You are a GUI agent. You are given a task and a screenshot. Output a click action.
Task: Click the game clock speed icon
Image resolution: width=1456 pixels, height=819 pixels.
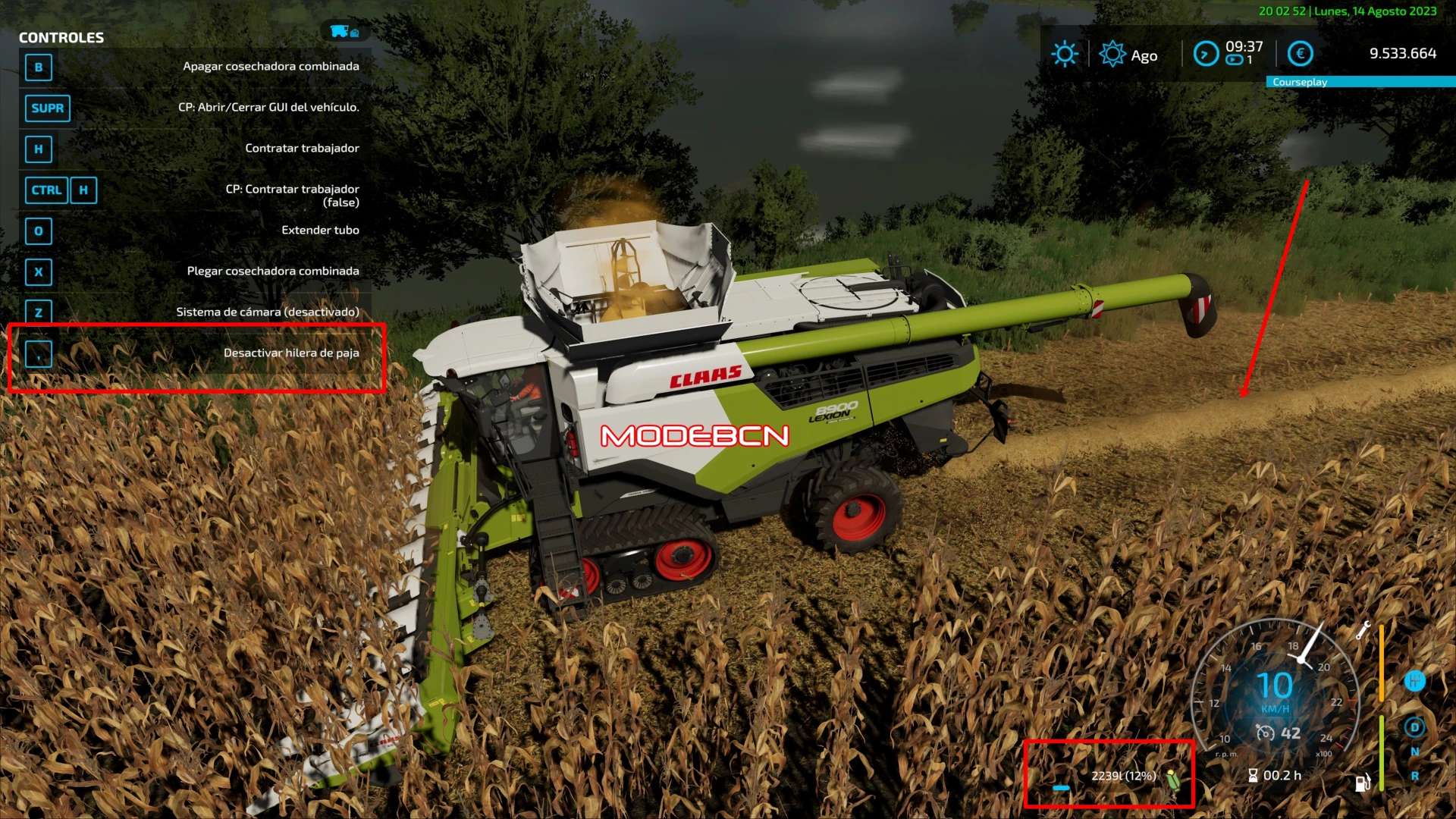point(1206,54)
